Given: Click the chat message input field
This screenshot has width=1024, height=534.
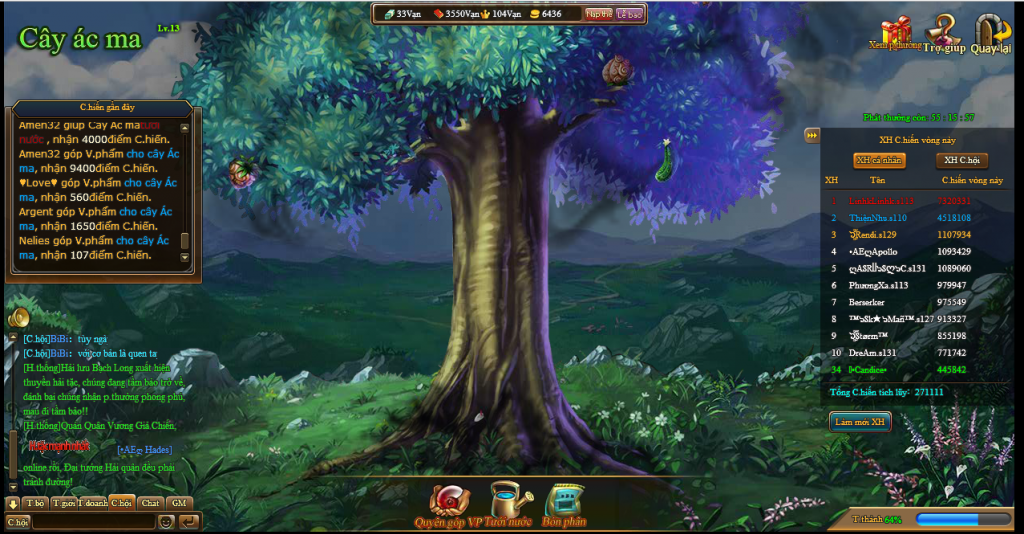Looking at the screenshot, I should (94, 521).
